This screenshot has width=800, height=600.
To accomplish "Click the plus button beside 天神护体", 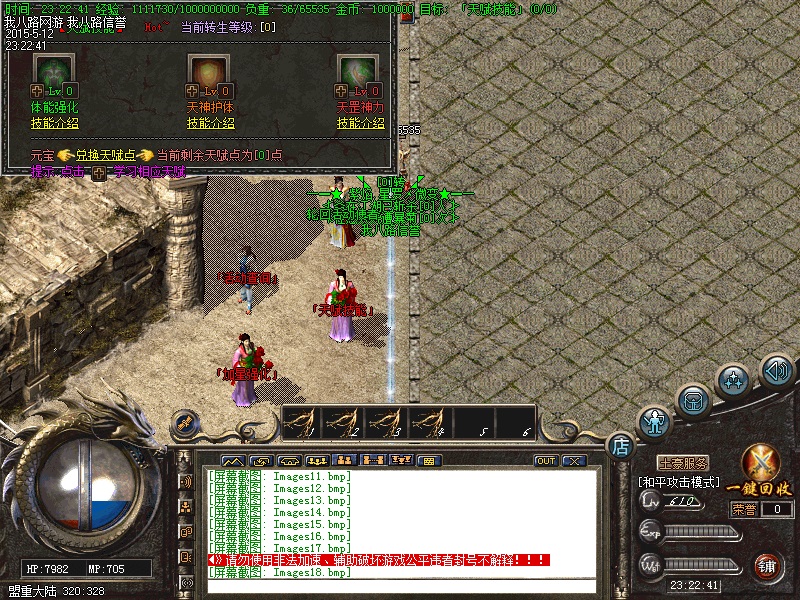I will coord(193,91).
